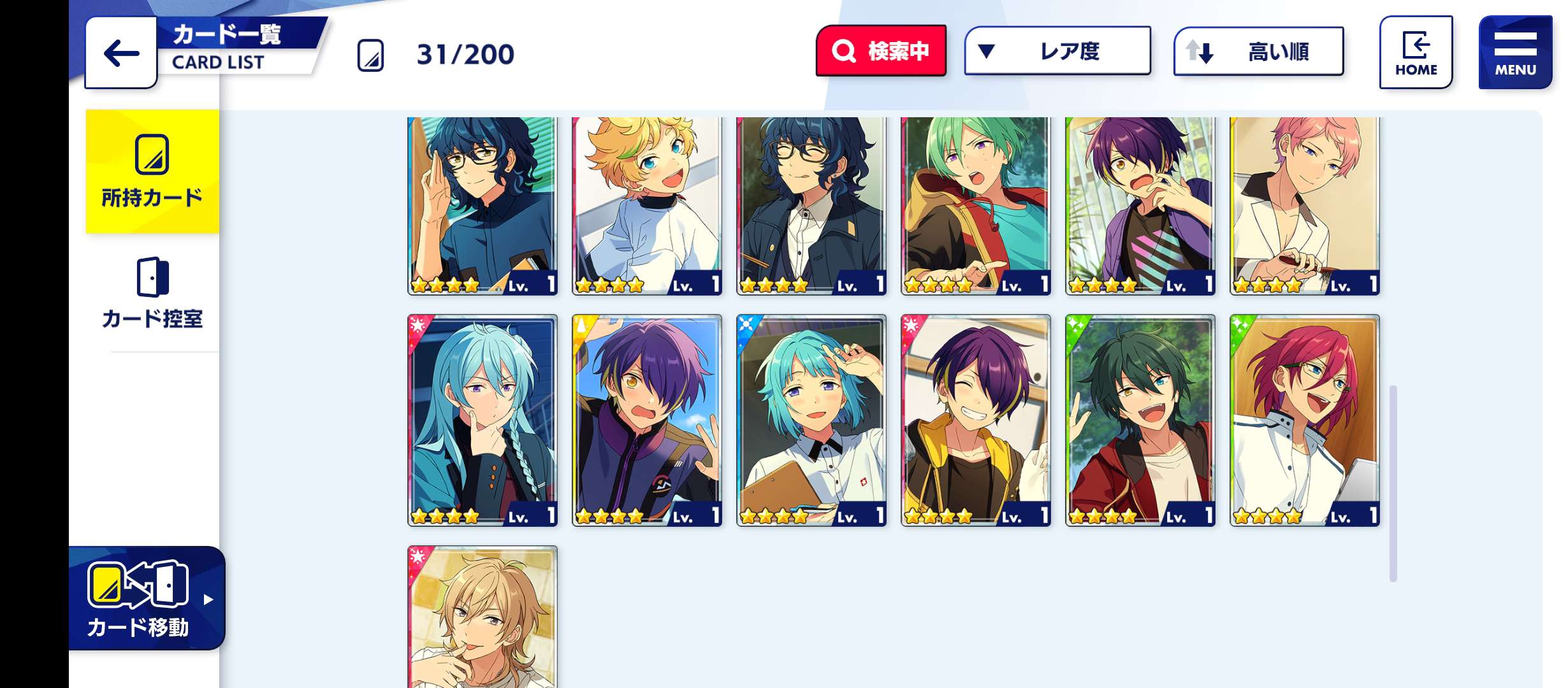Return to the HOME screen

(1416, 53)
